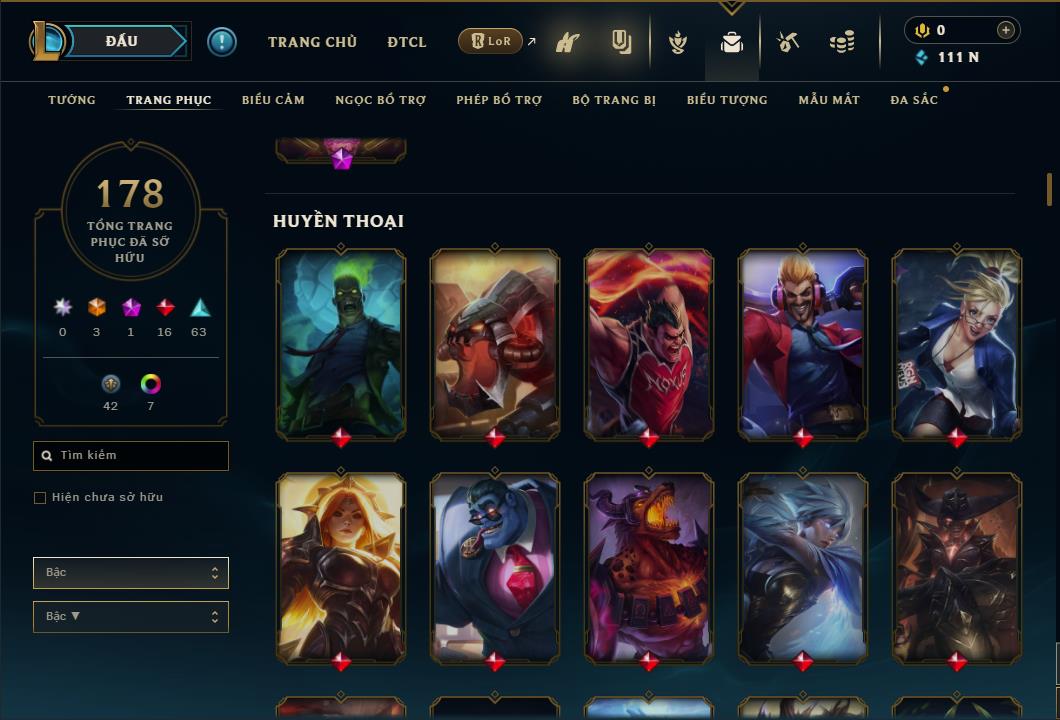
Task: Open the stacked coins store icon
Action: click(x=842, y=42)
